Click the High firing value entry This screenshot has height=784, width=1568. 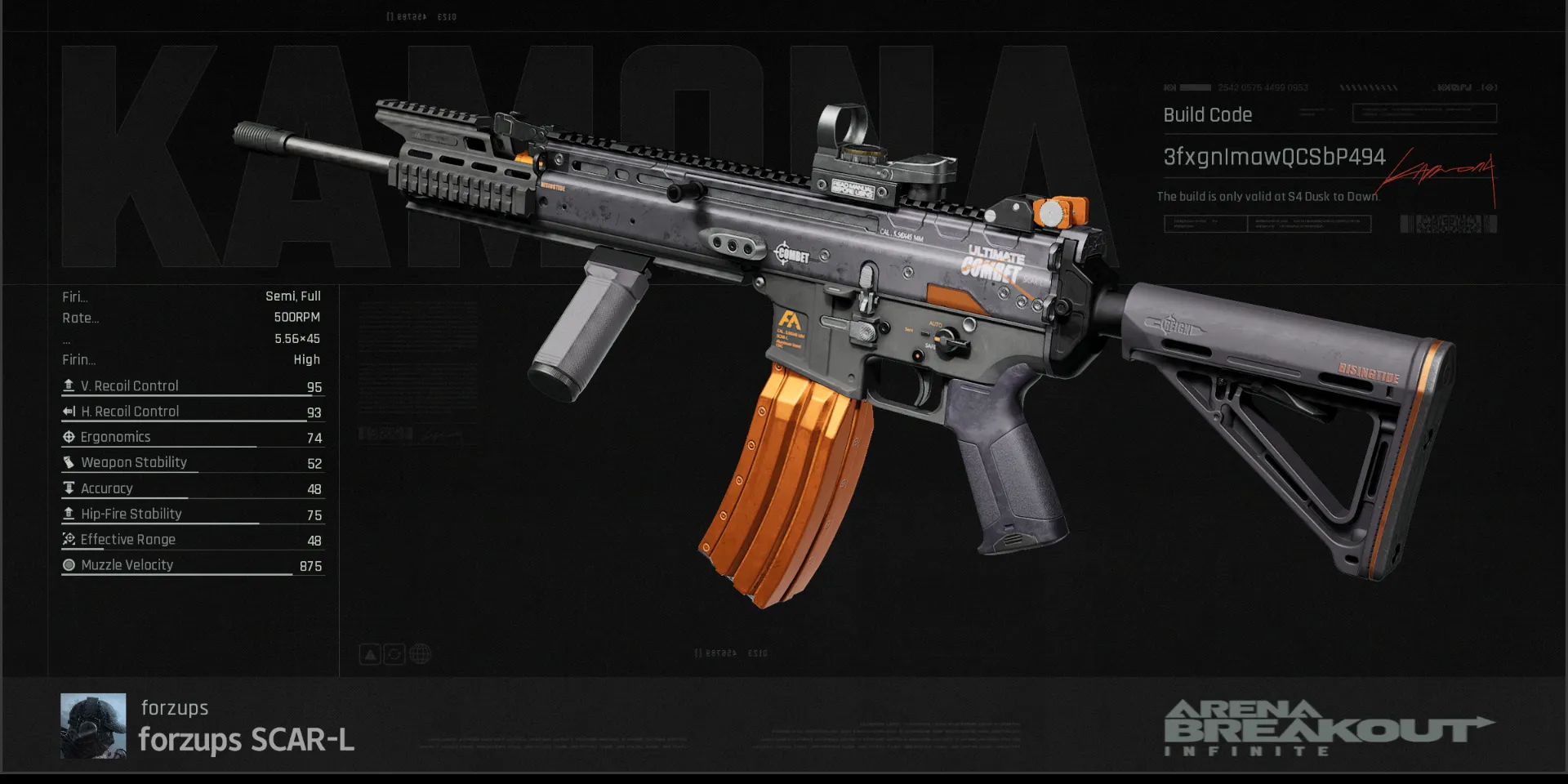[309, 359]
